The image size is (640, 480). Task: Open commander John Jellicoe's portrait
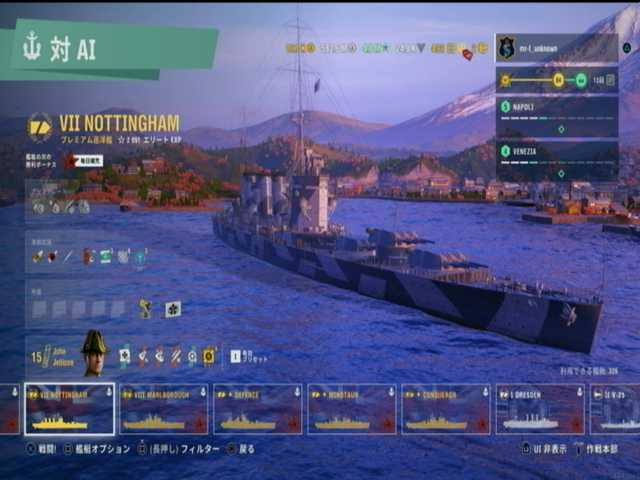(x=93, y=353)
